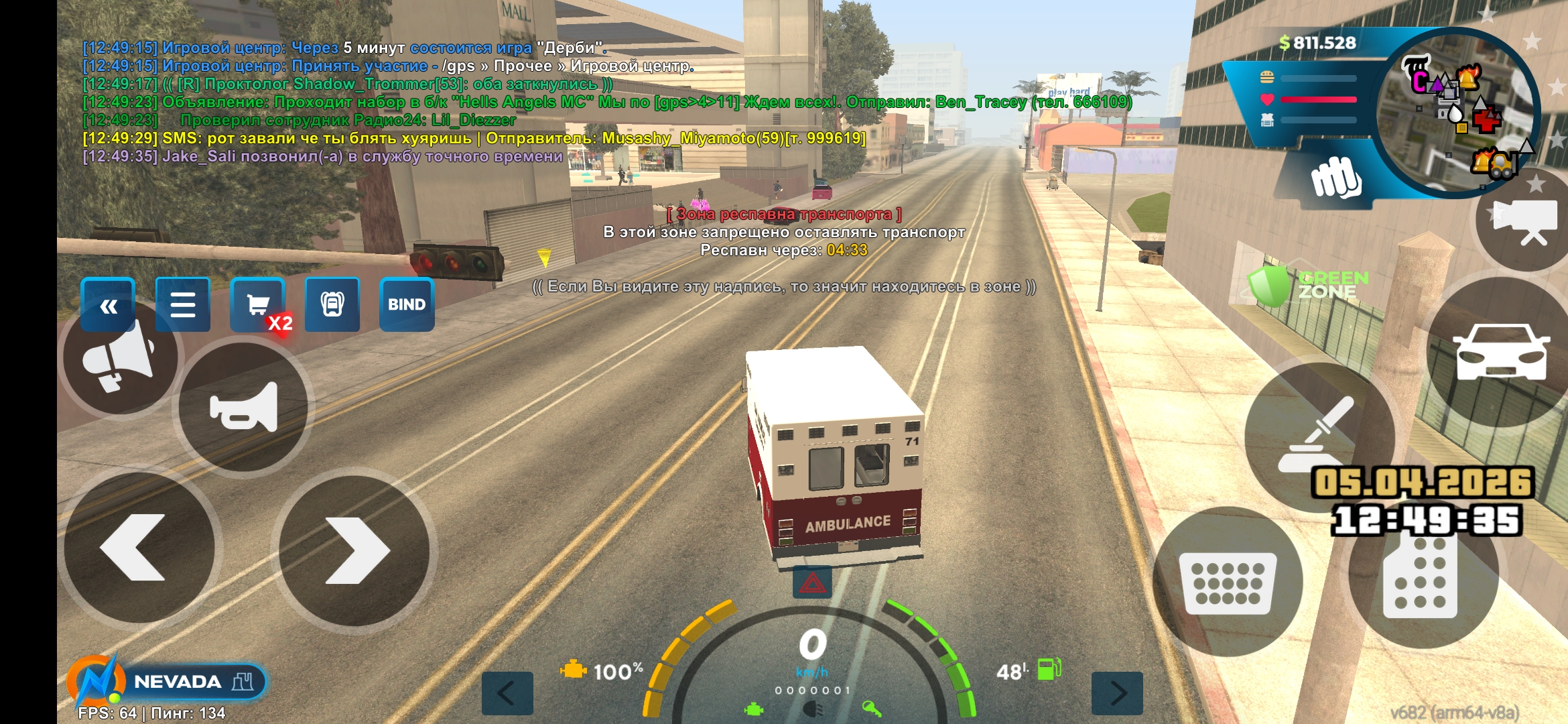Click the speedometer's right arrow button
This screenshot has width=1568, height=724.
[x=1117, y=693]
